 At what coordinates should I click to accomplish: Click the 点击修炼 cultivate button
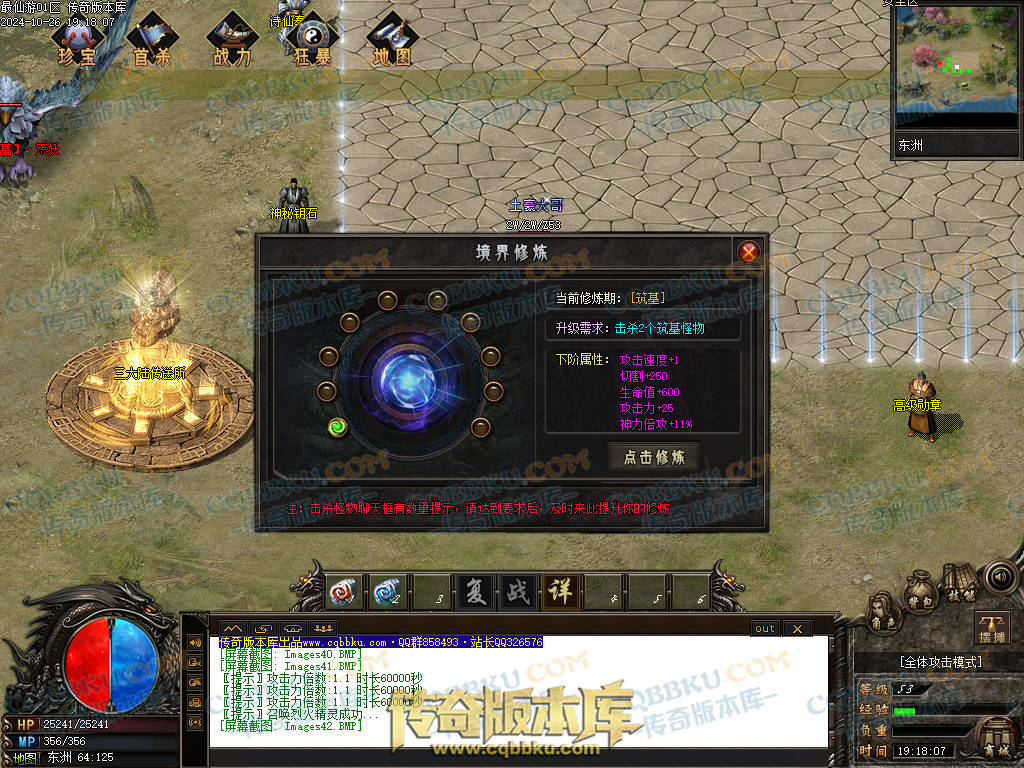[x=654, y=457]
